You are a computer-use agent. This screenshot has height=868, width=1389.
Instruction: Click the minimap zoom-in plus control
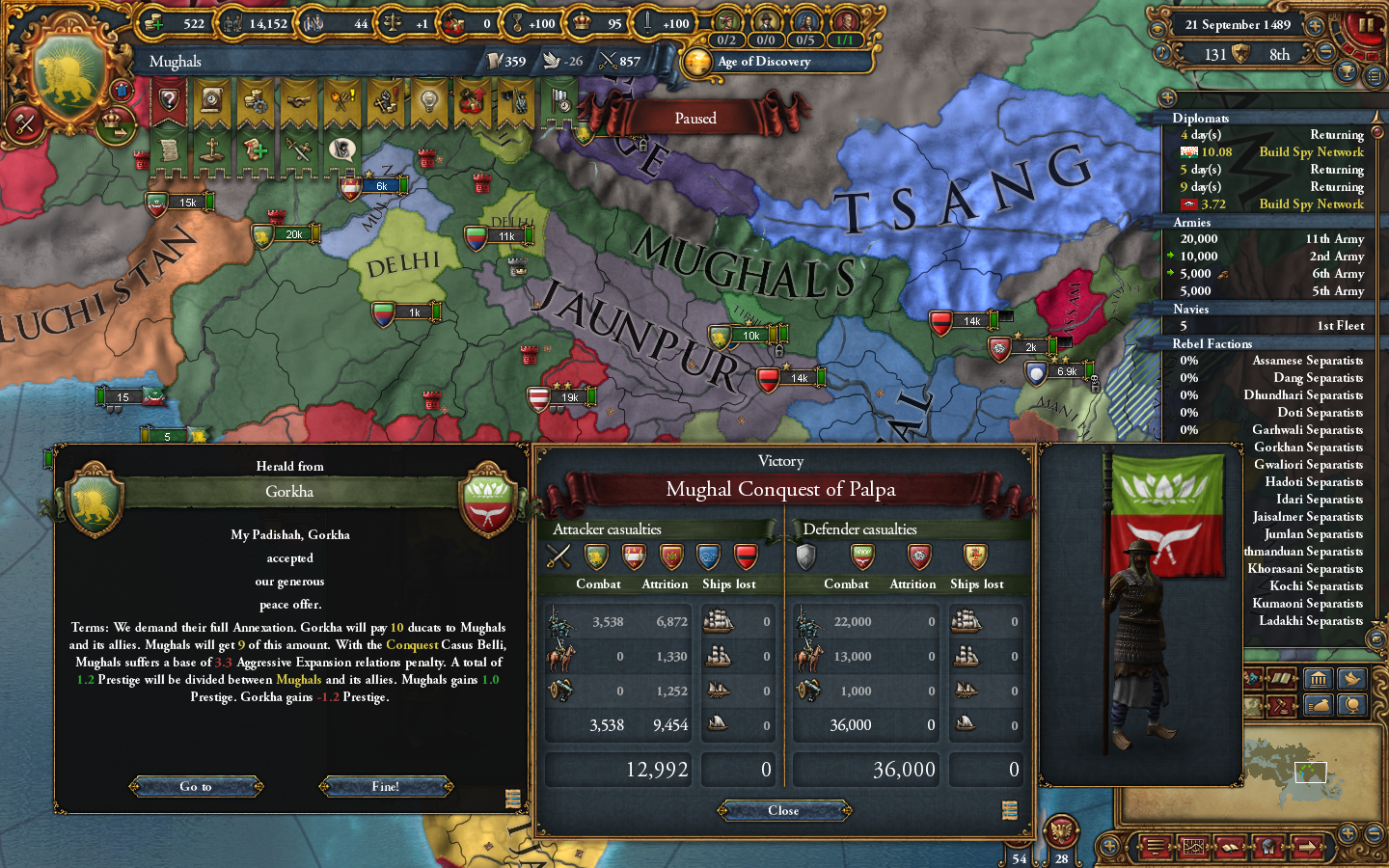tap(1348, 832)
